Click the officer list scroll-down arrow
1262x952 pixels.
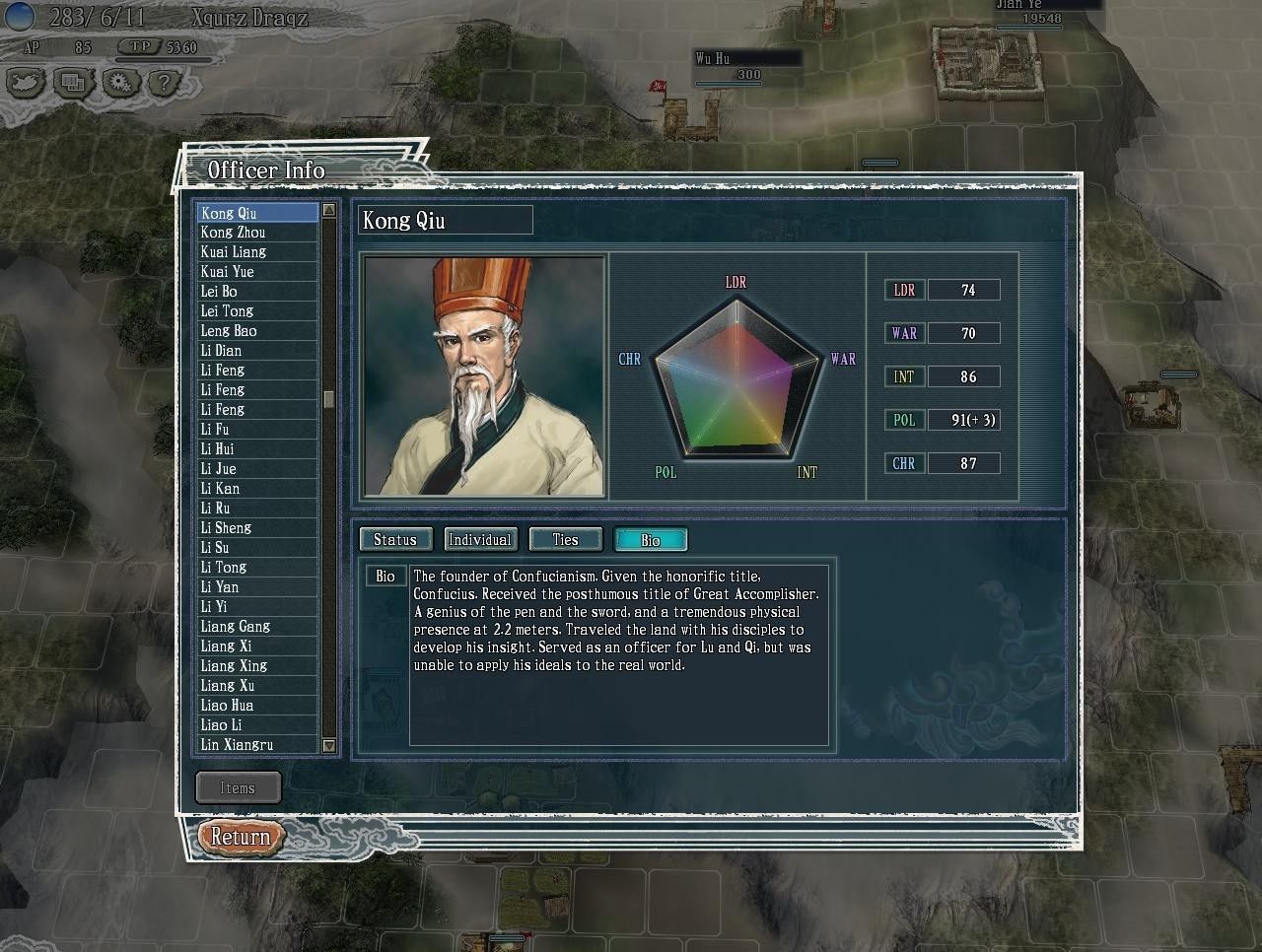point(329,746)
